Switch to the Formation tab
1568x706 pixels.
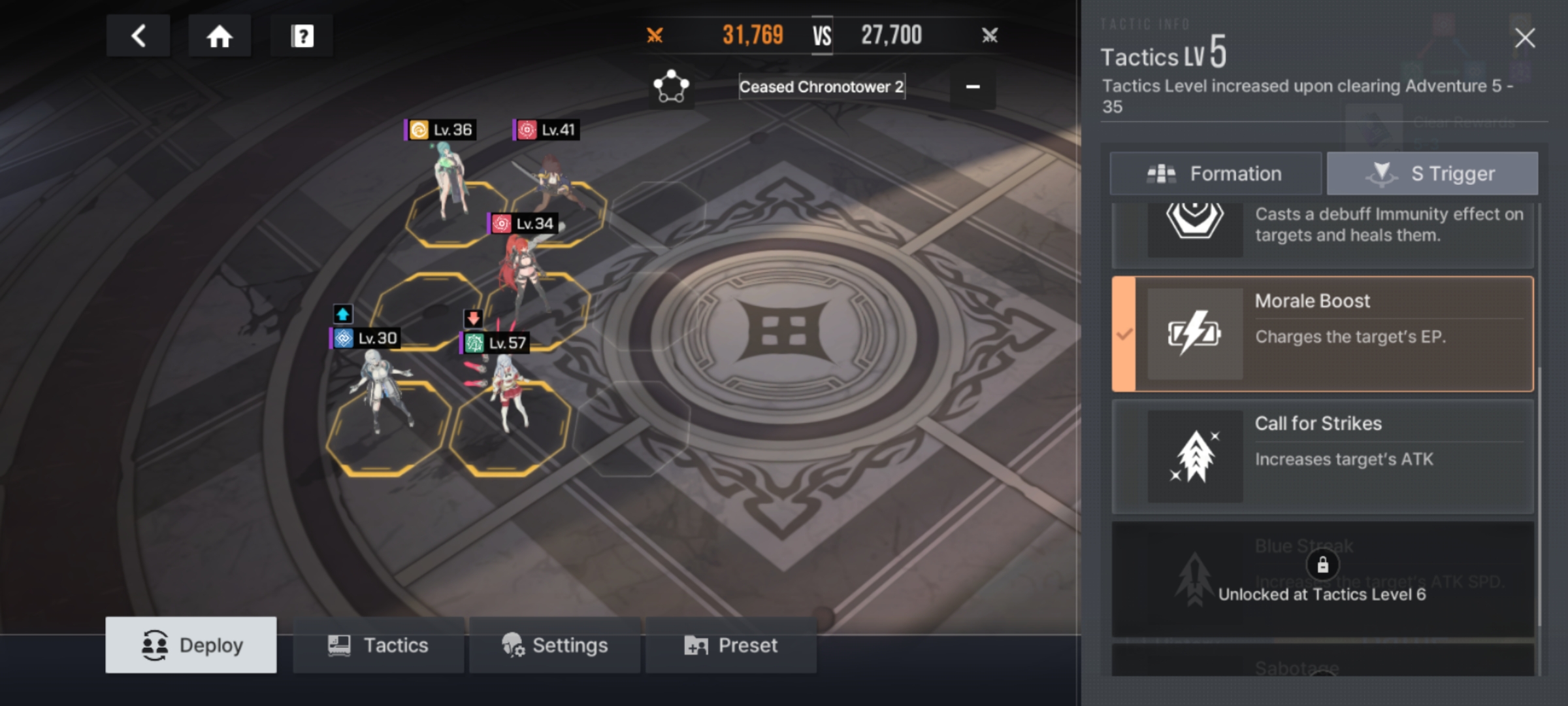[1215, 174]
